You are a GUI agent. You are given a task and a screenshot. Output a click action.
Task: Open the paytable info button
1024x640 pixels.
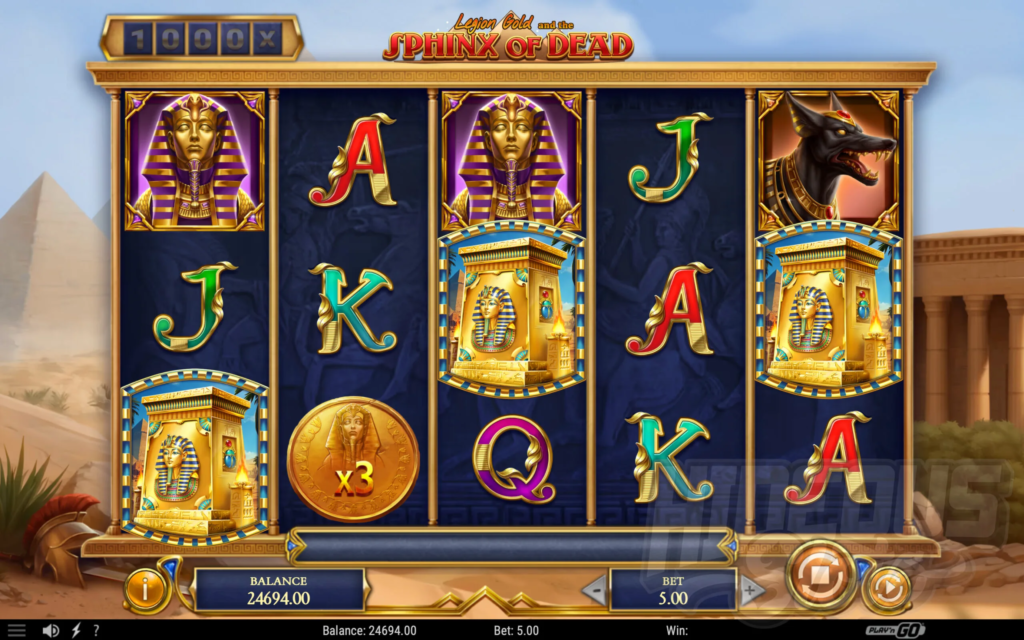146,590
